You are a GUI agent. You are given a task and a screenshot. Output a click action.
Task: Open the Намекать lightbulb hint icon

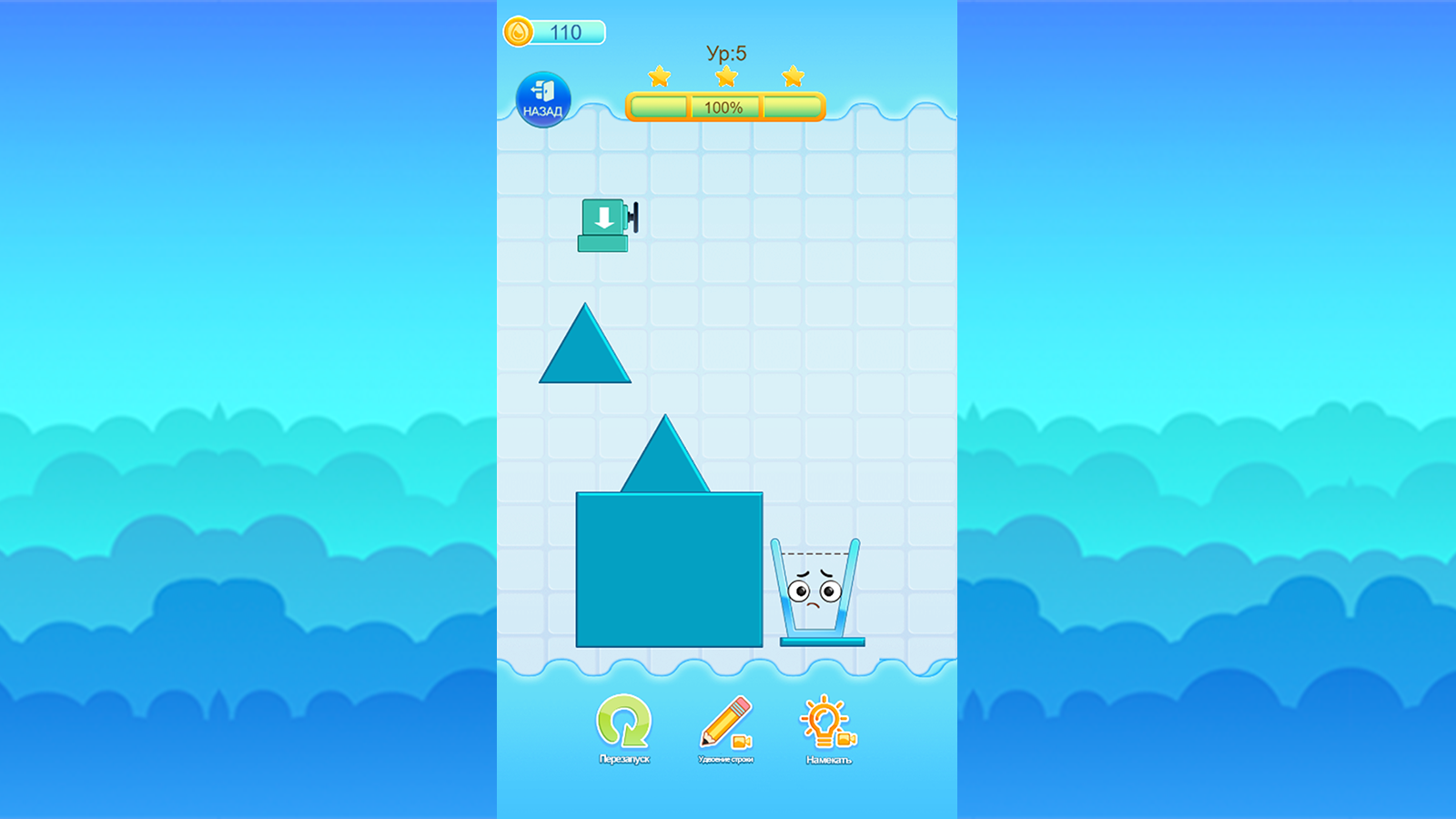[821, 719]
